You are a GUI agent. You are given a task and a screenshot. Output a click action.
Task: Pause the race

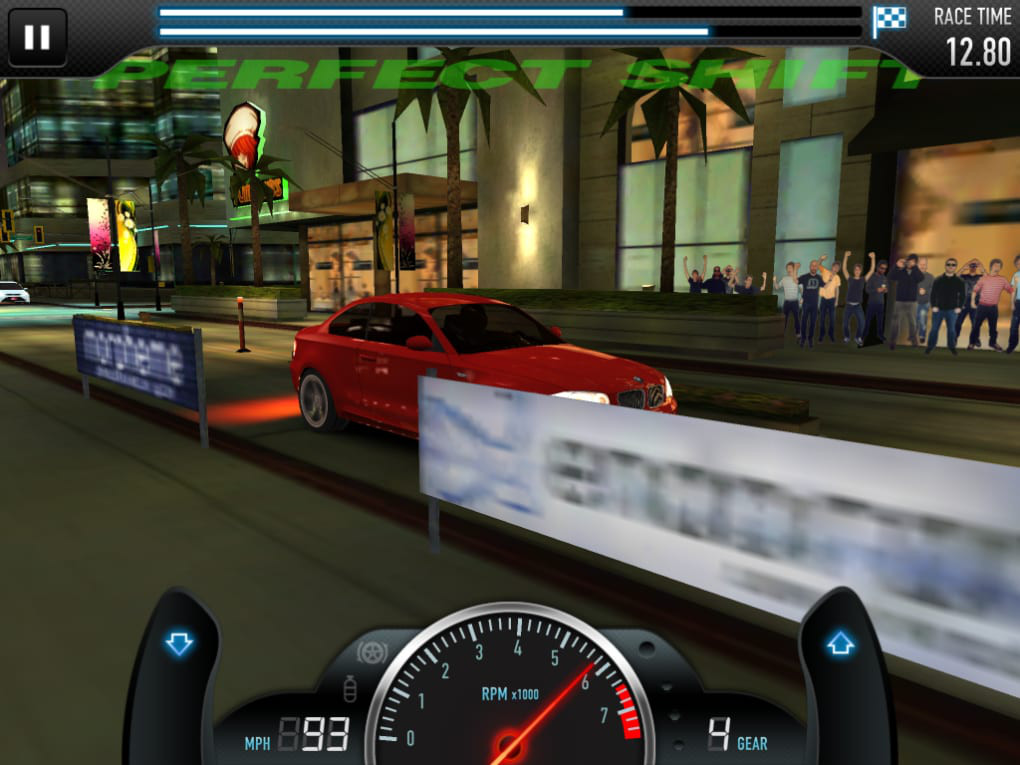point(37,37)
